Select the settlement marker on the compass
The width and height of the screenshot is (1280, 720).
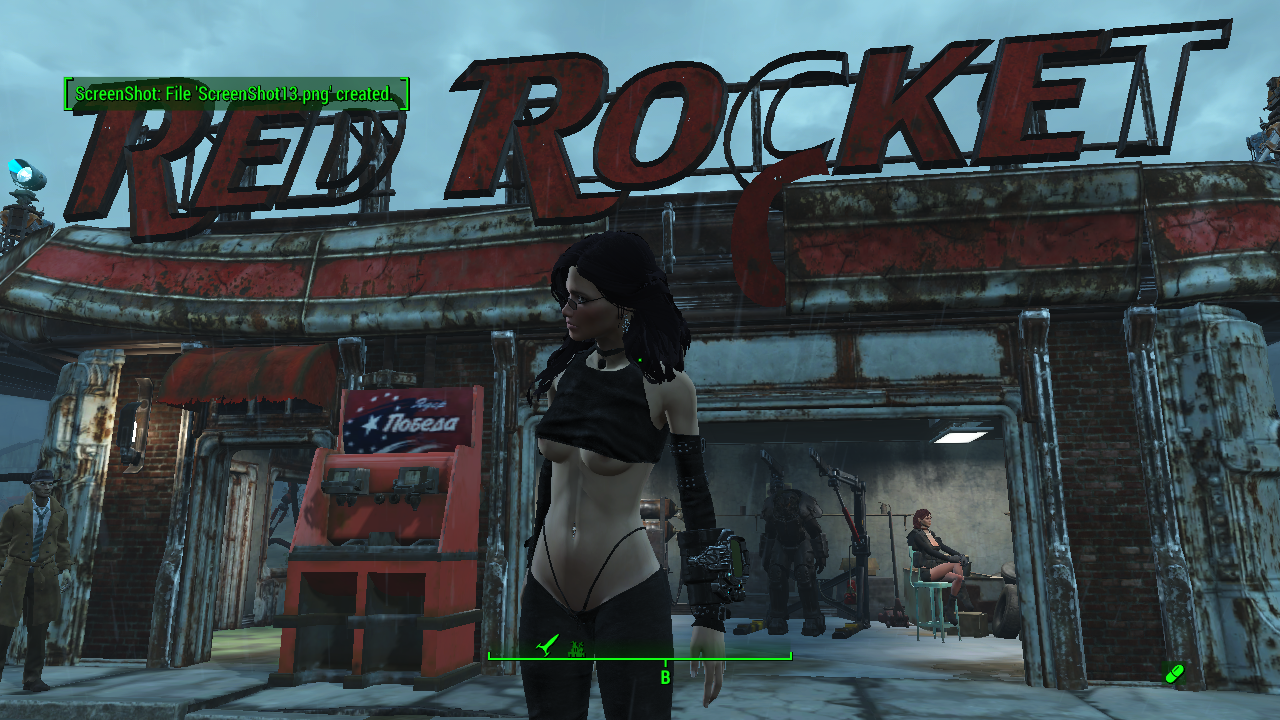pos(577,648)
